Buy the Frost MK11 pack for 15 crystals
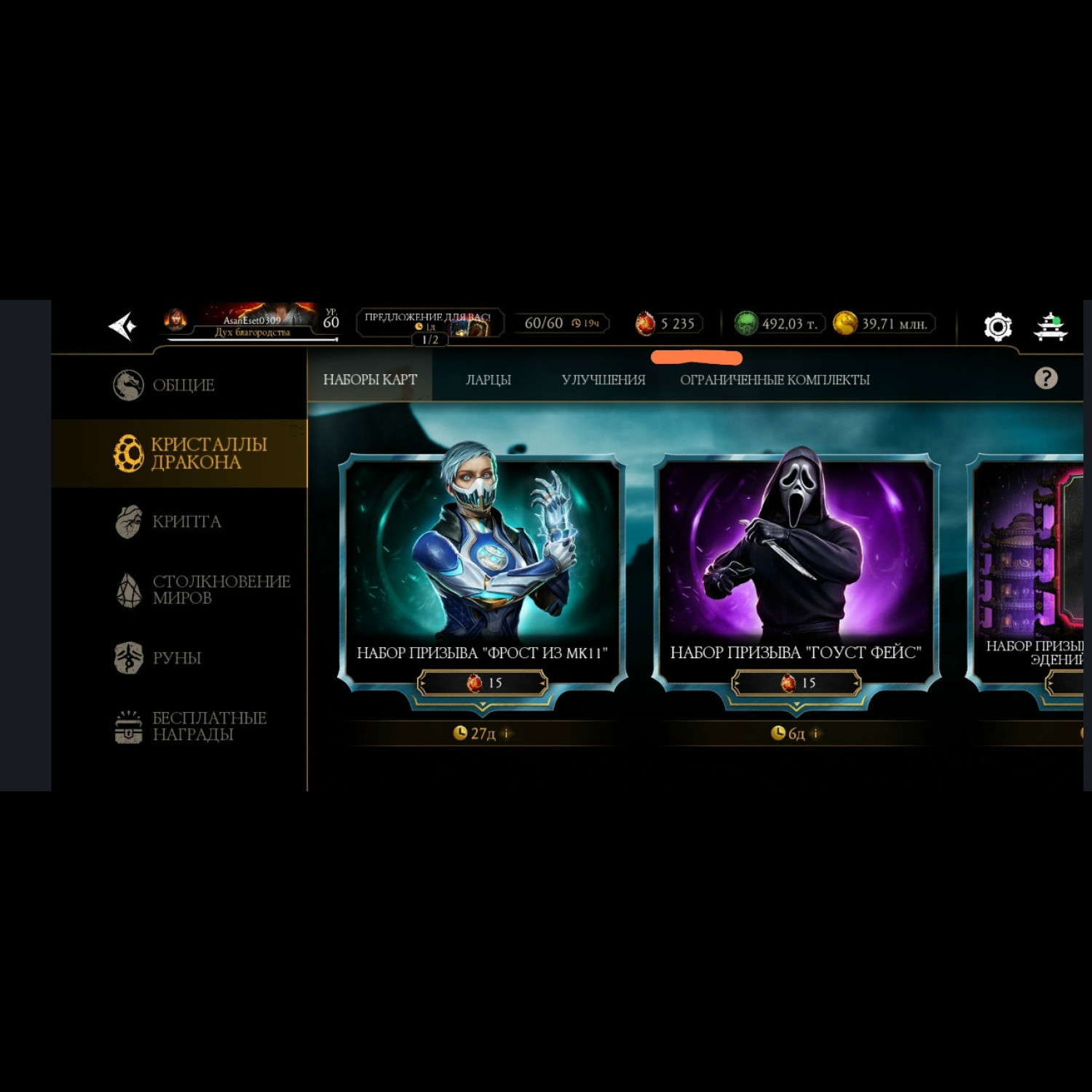The height and width of the screenshot is (1092, 1092). click(x=482, y=683)
